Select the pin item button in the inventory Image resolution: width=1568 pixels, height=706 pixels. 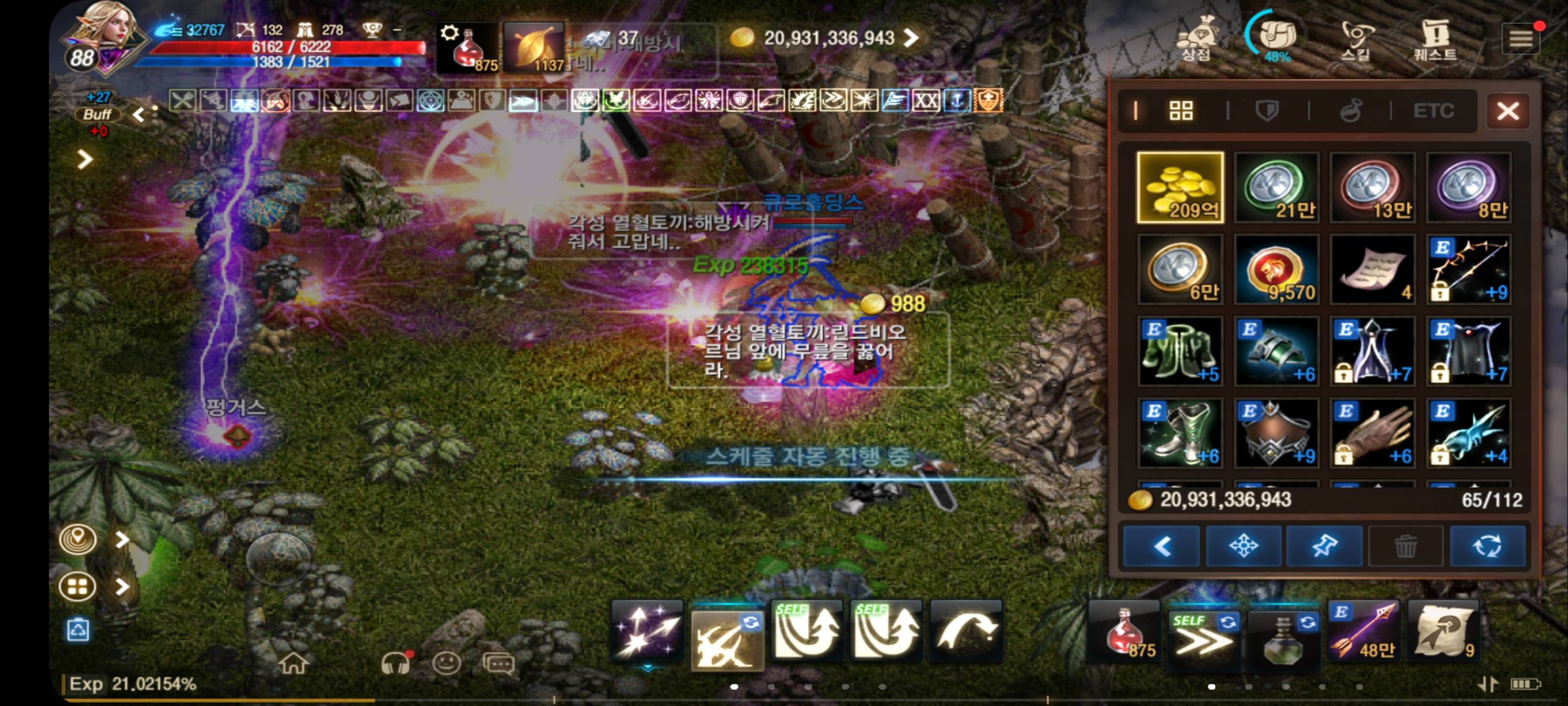coord(1326,546)
